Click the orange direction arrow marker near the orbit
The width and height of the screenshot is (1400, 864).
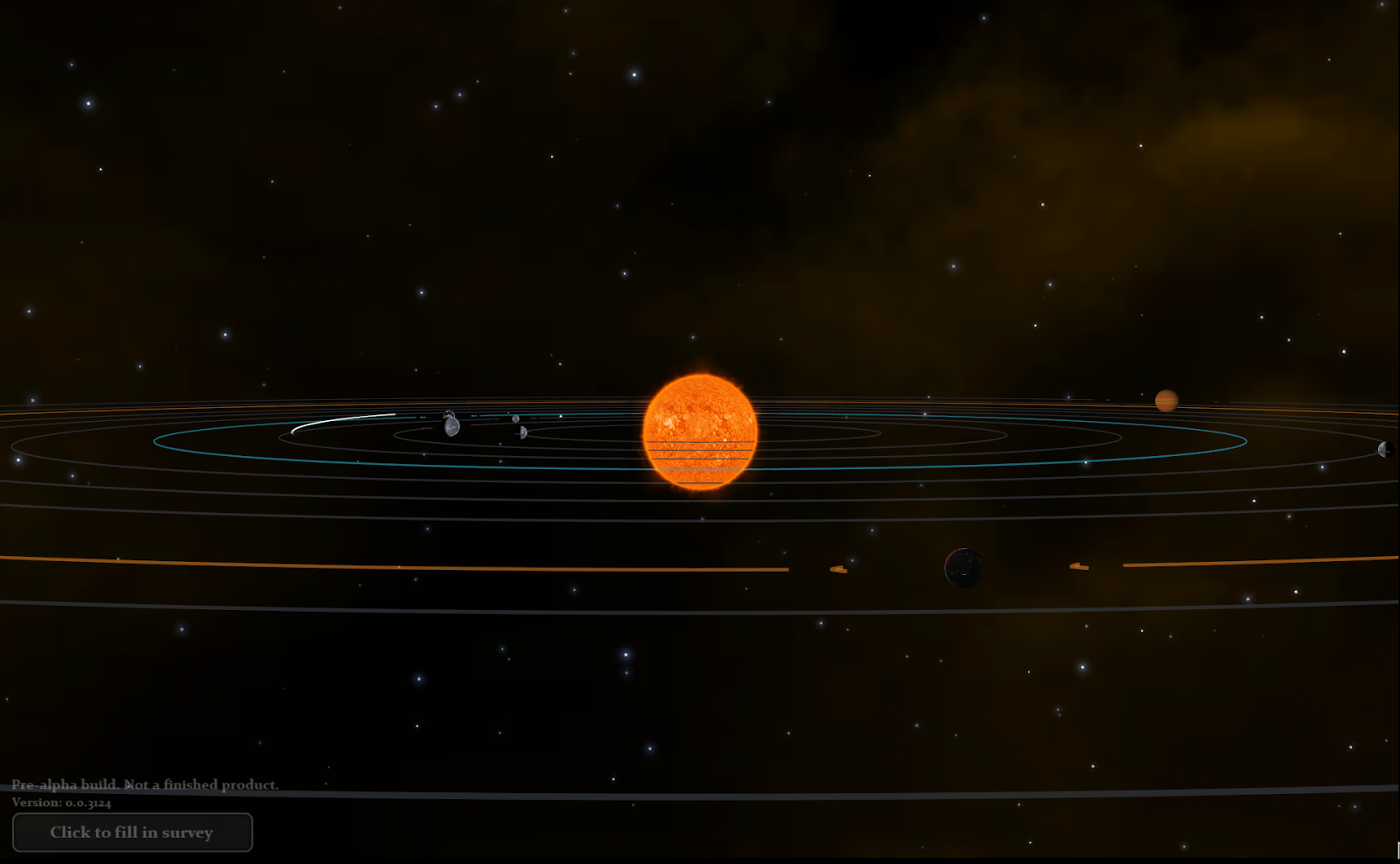coord(840,569)
